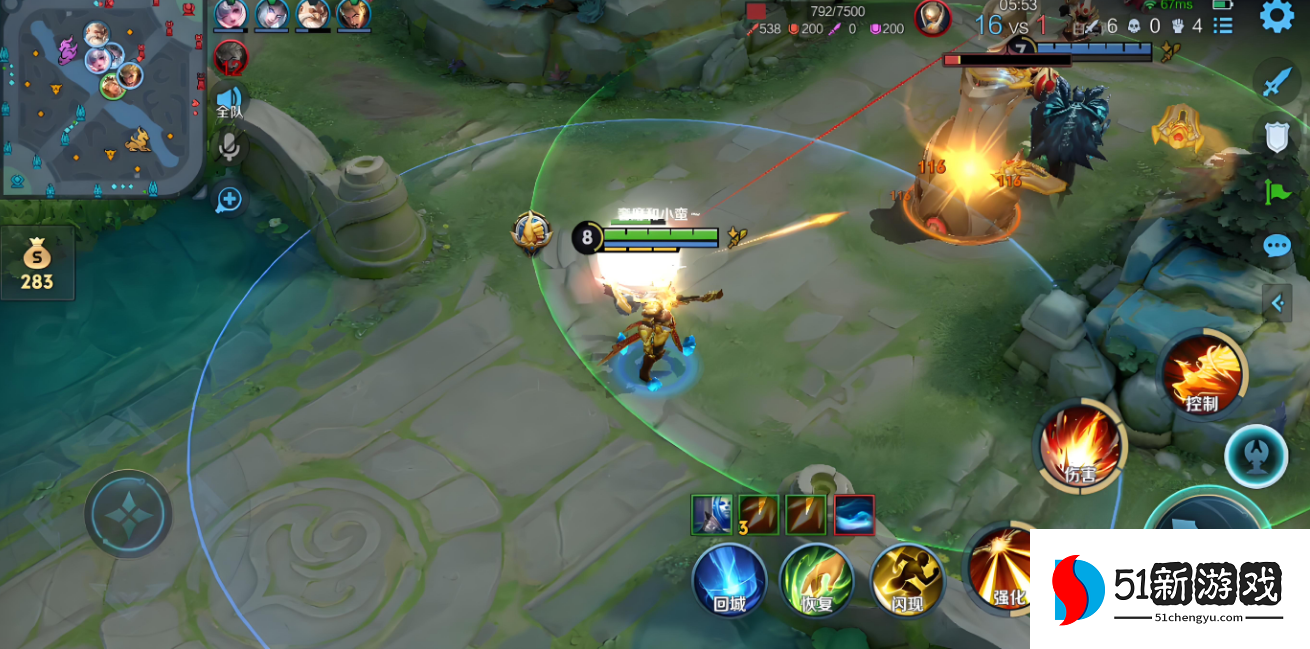Open the scoreboard list icon
Screen dimensions: 1310x649
(1222, 24)
